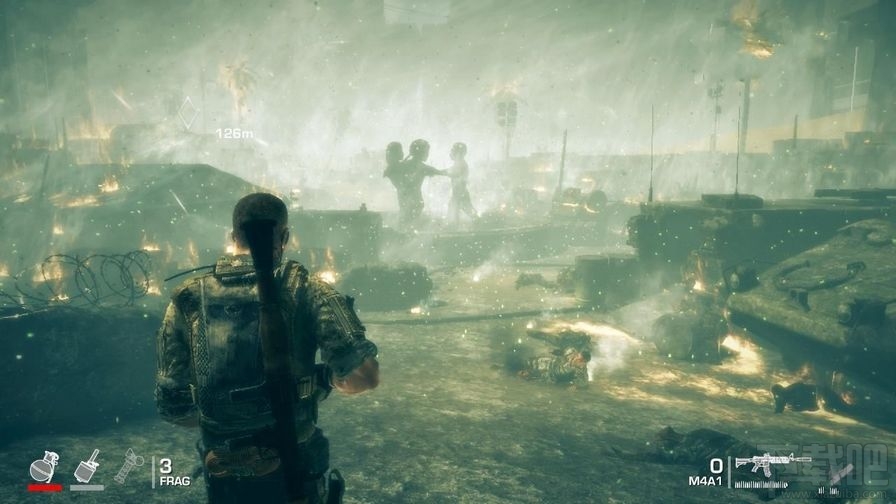Click the diamond objective waypoint marker
This screenshot has width=896, height=504.
[187, 113]
